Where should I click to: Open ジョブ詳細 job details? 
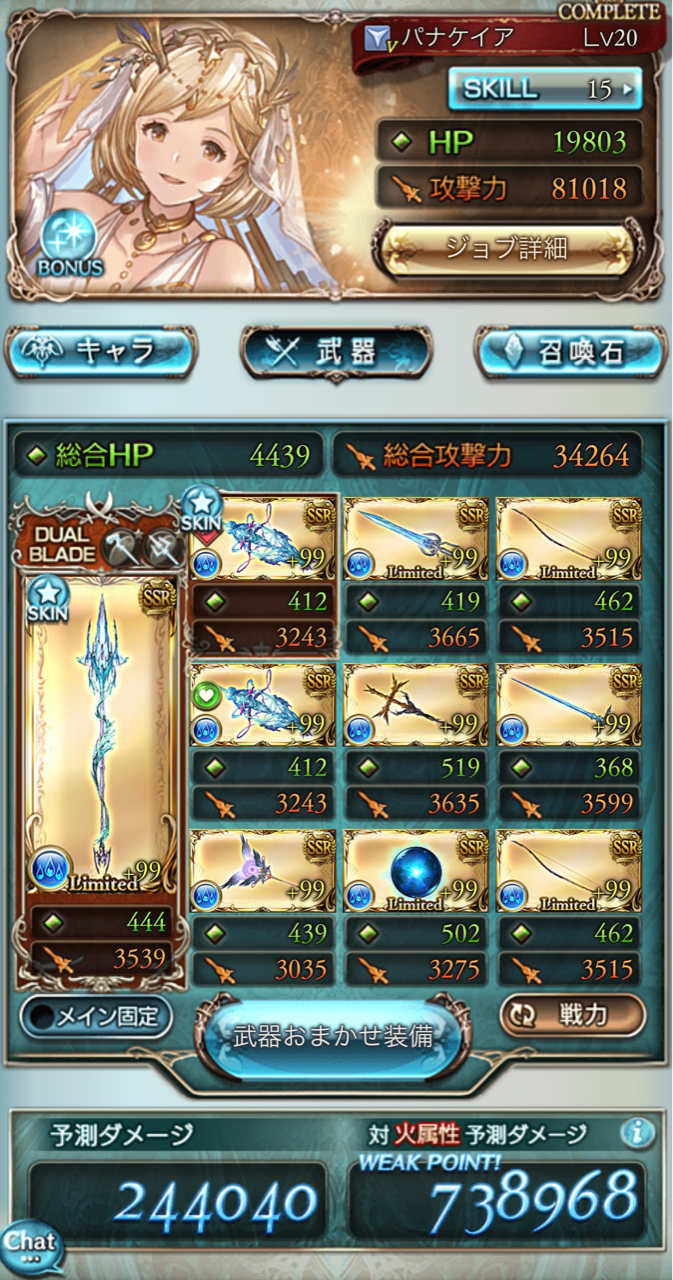[x=506, y=248]
